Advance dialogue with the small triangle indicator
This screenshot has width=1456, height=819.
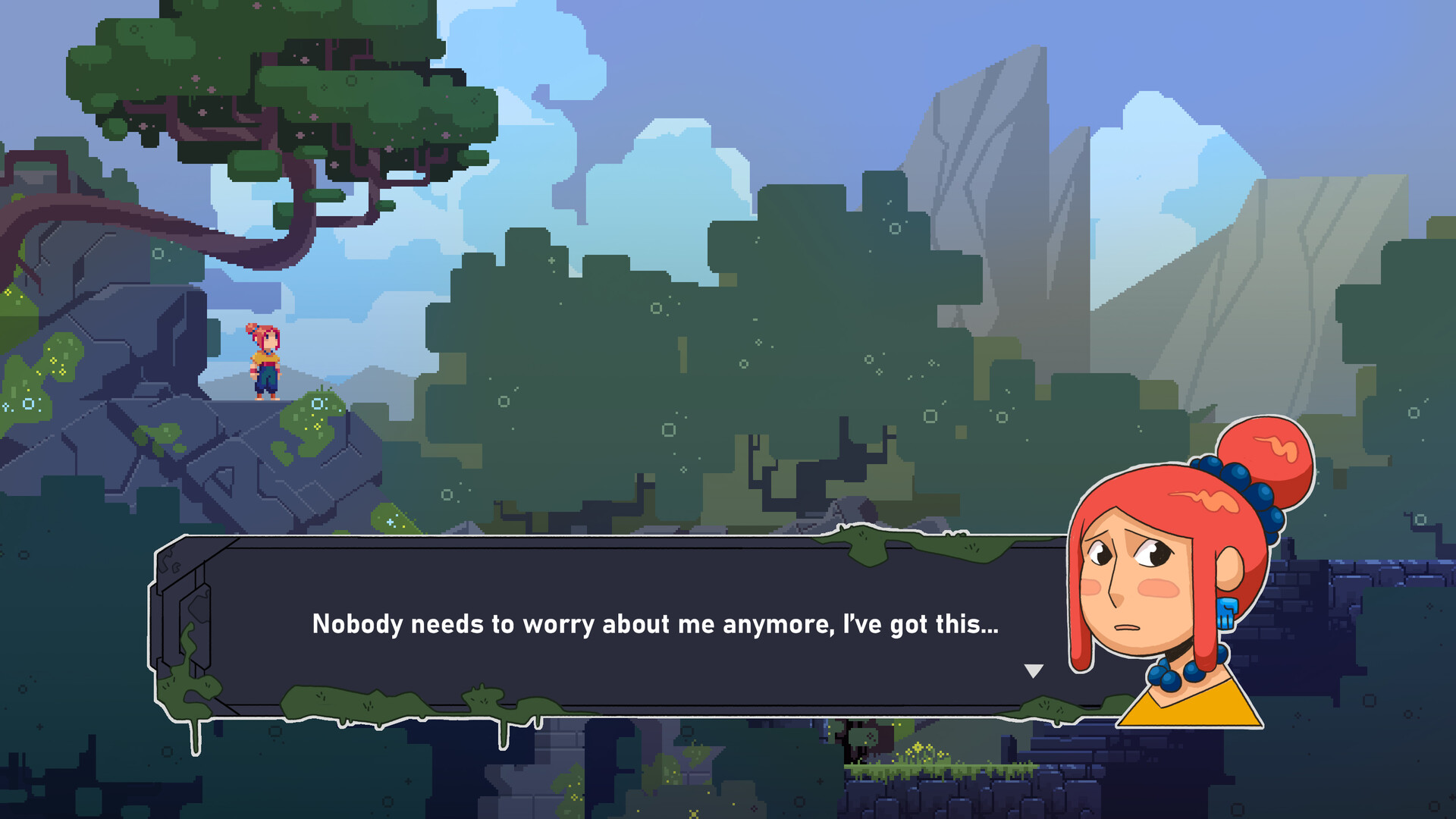tap(1033, 670)
